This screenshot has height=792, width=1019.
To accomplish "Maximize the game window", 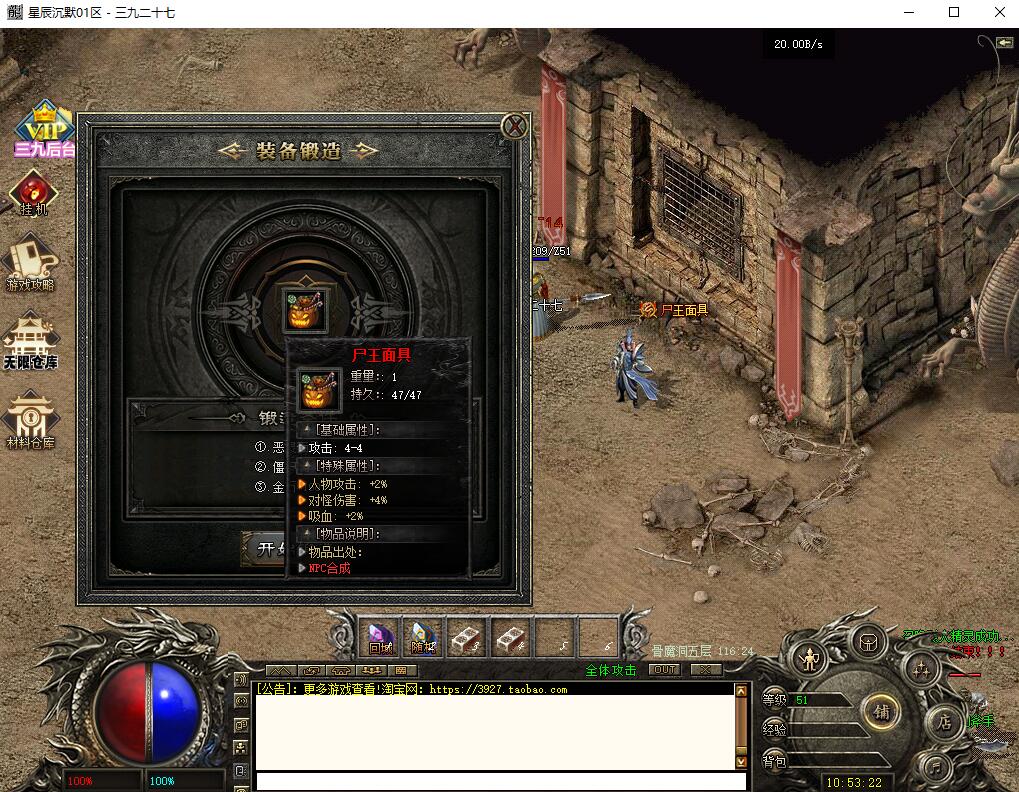I will pyautogui.click(x=953, y=13).
